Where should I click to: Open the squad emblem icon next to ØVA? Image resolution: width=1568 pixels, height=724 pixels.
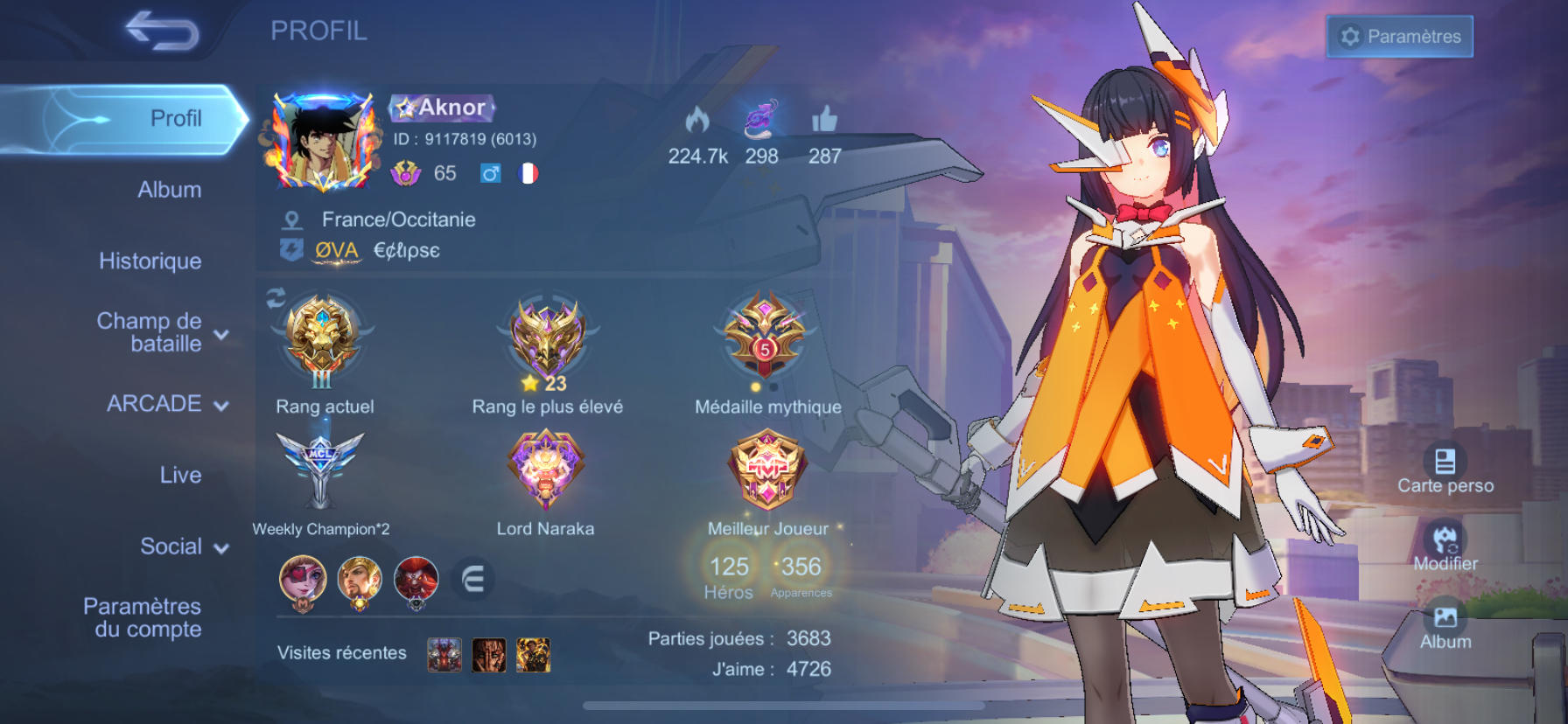(x=291, y=251)
